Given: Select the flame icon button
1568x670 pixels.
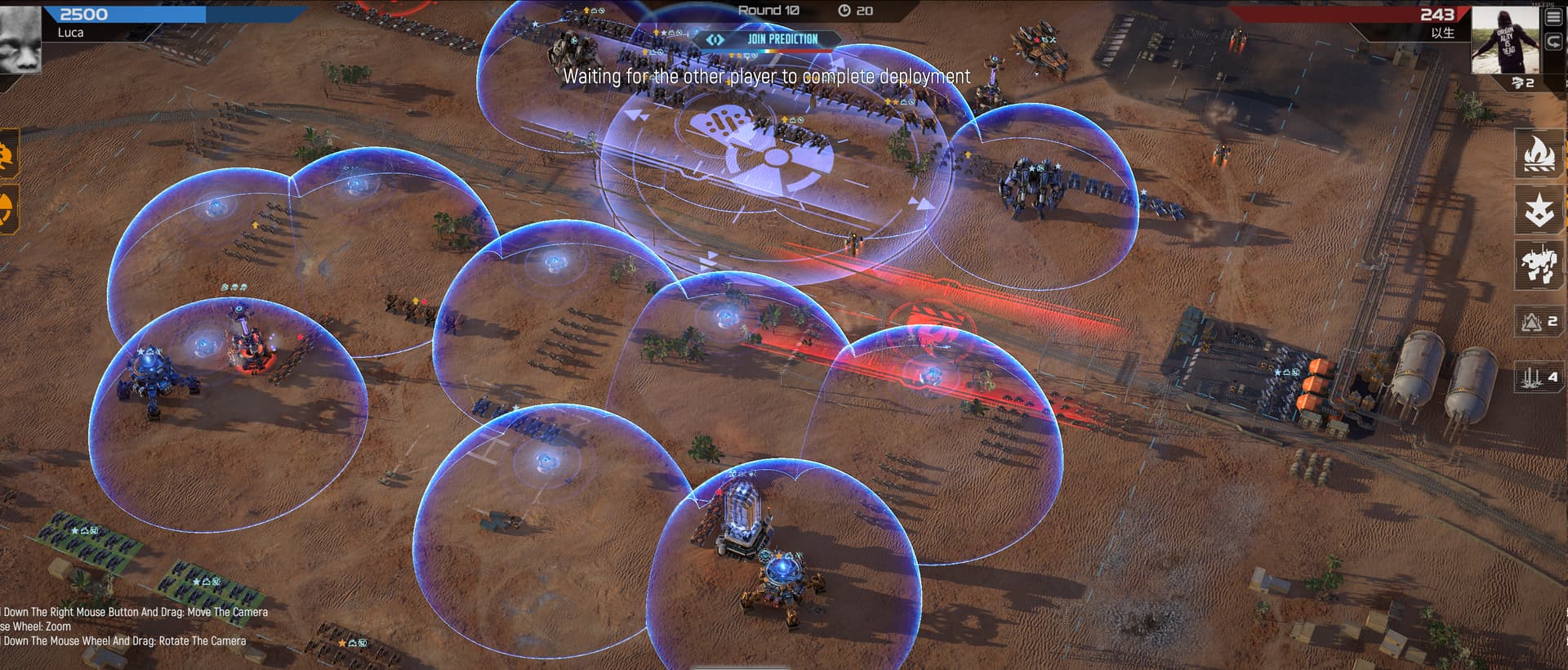Looking at the screenshot, I should (x=1539, y=153).
